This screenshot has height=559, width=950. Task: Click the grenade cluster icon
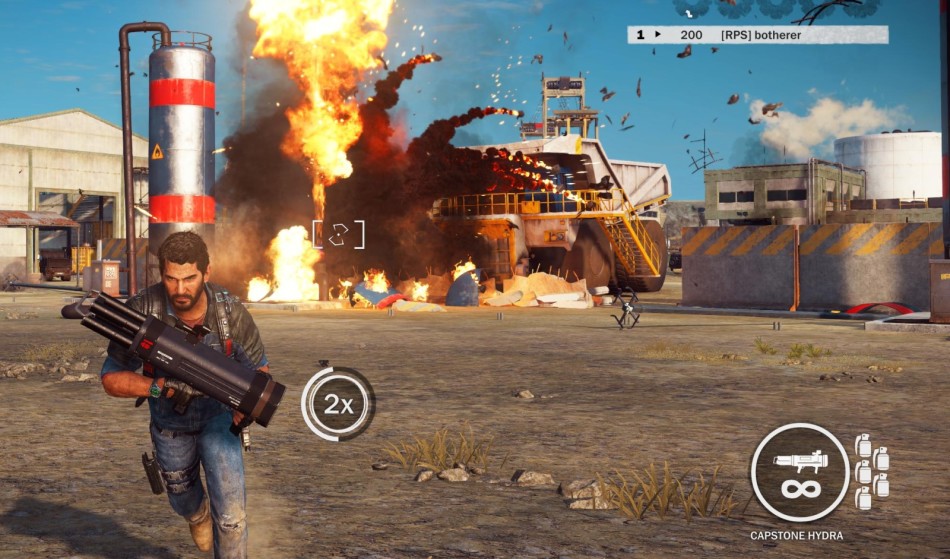(872, 471)
